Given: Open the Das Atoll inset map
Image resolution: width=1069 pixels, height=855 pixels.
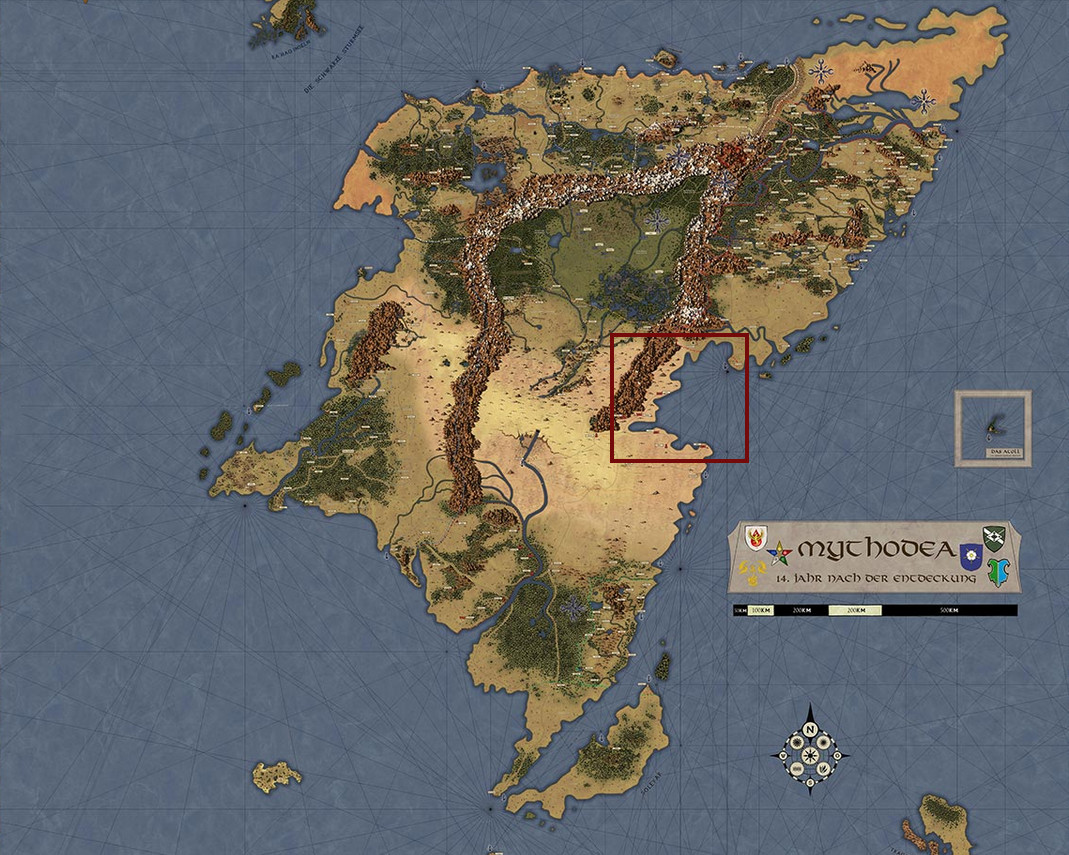Looking at the screenshot, I should tap(992, 428).
